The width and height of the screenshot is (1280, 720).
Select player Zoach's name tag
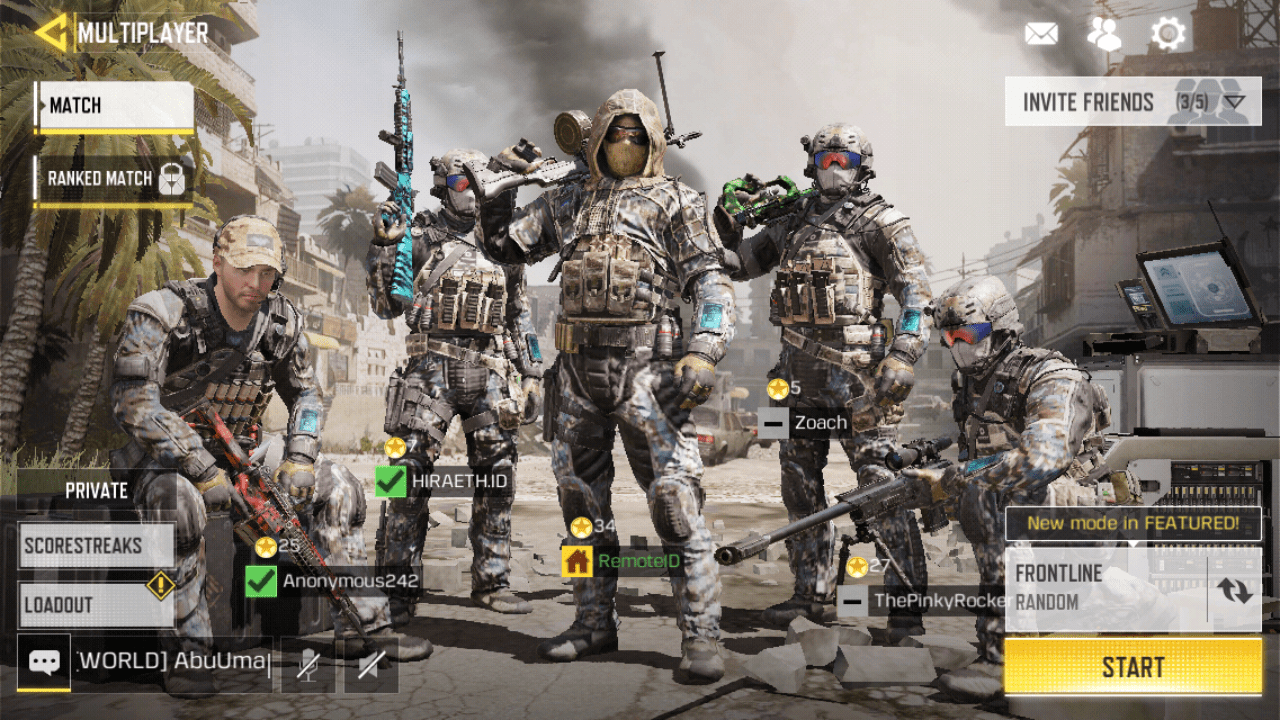coord(804,423)
